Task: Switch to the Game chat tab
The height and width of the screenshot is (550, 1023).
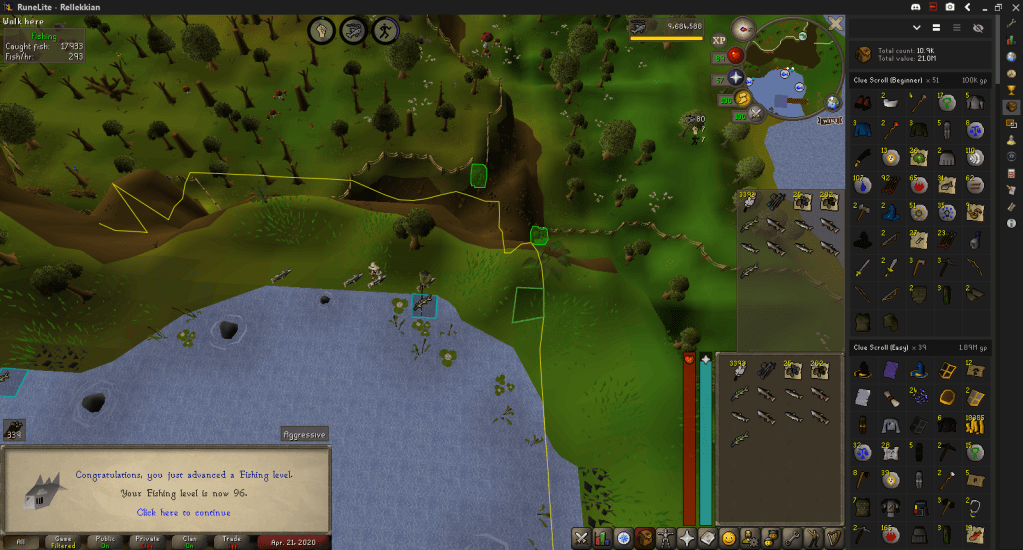Action: click(x=63, y=541)
